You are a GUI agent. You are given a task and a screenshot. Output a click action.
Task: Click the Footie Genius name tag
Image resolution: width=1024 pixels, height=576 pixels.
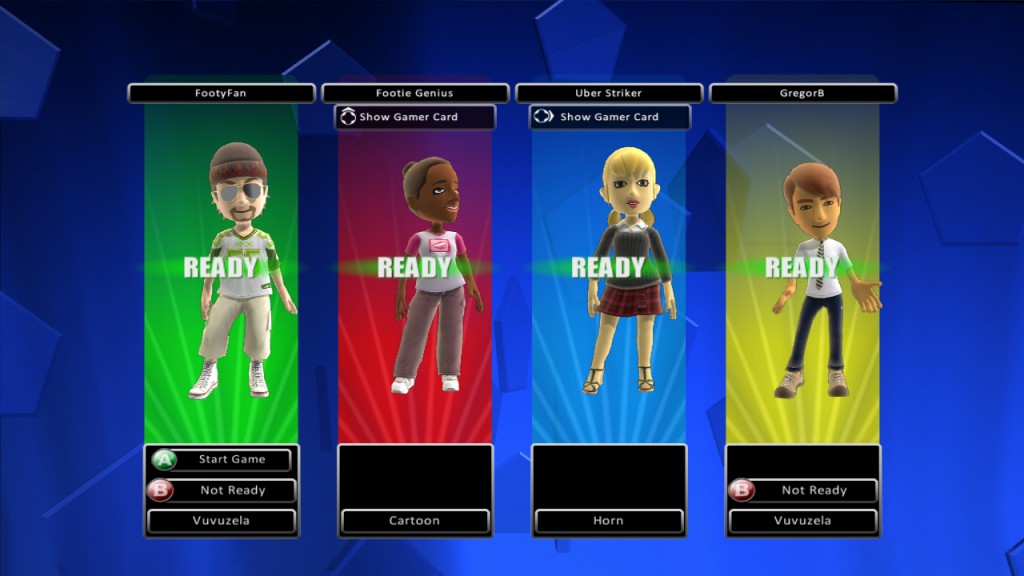coord(415,93)
